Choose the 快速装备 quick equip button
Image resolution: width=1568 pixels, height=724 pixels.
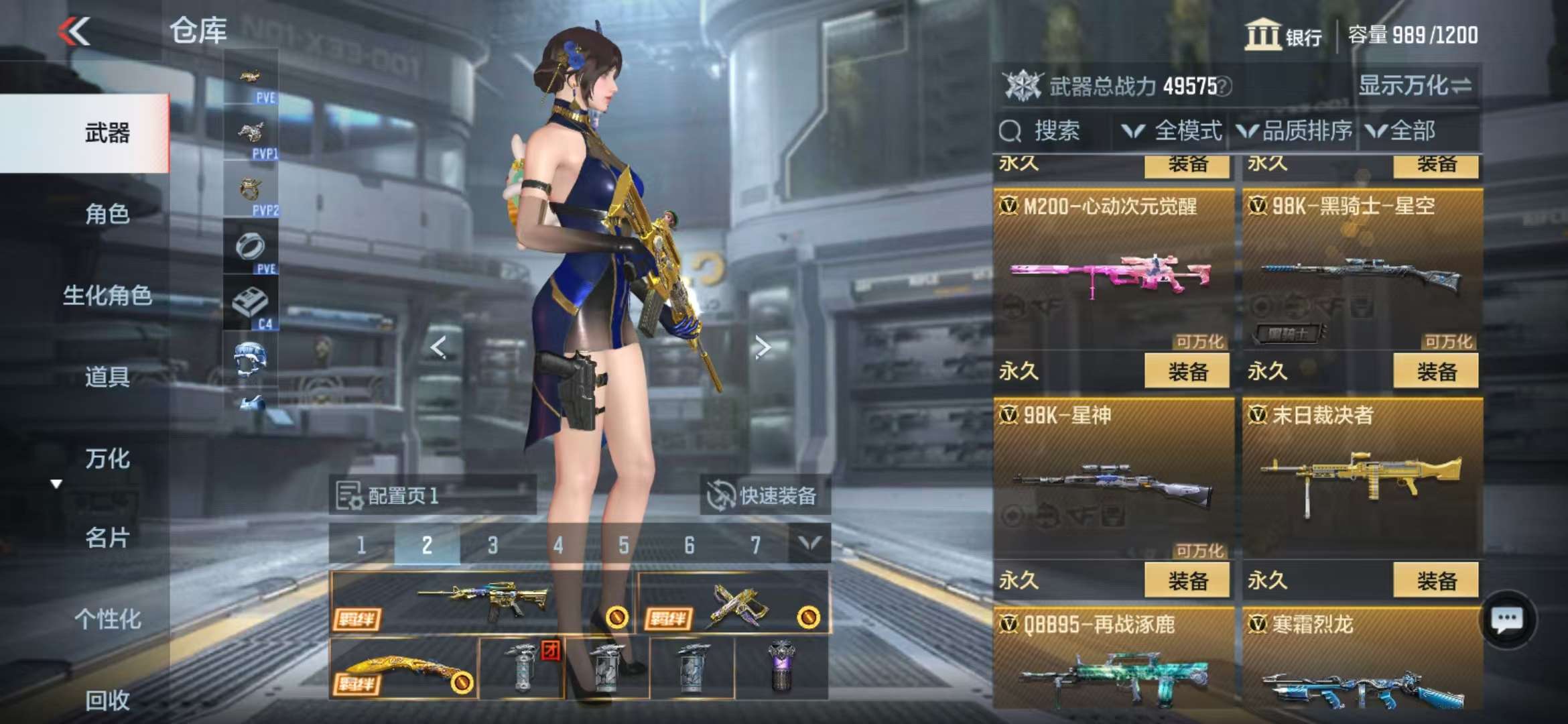(x=765, y=496)
